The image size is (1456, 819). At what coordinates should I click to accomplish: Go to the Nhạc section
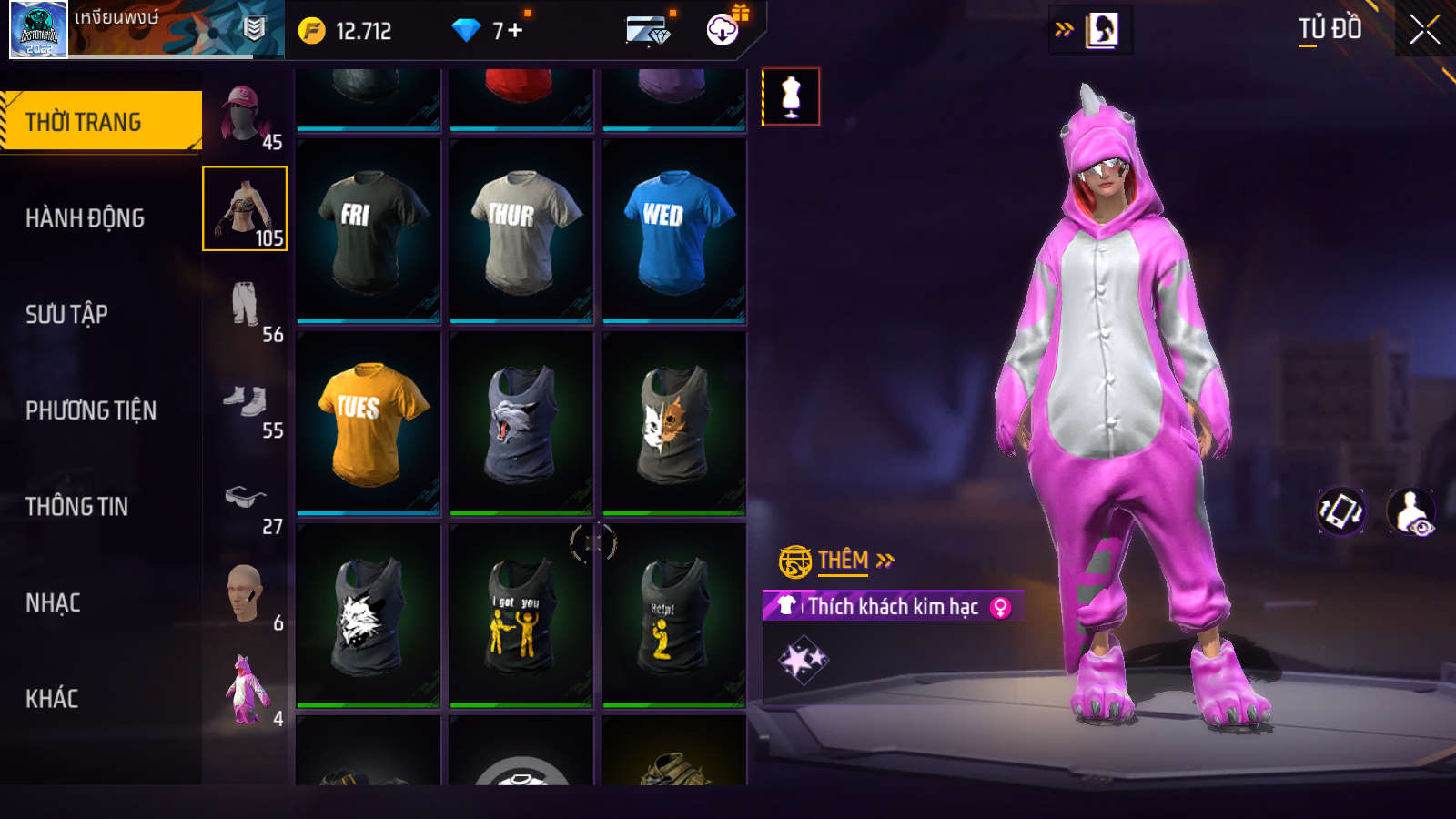(x=53, y=603)
